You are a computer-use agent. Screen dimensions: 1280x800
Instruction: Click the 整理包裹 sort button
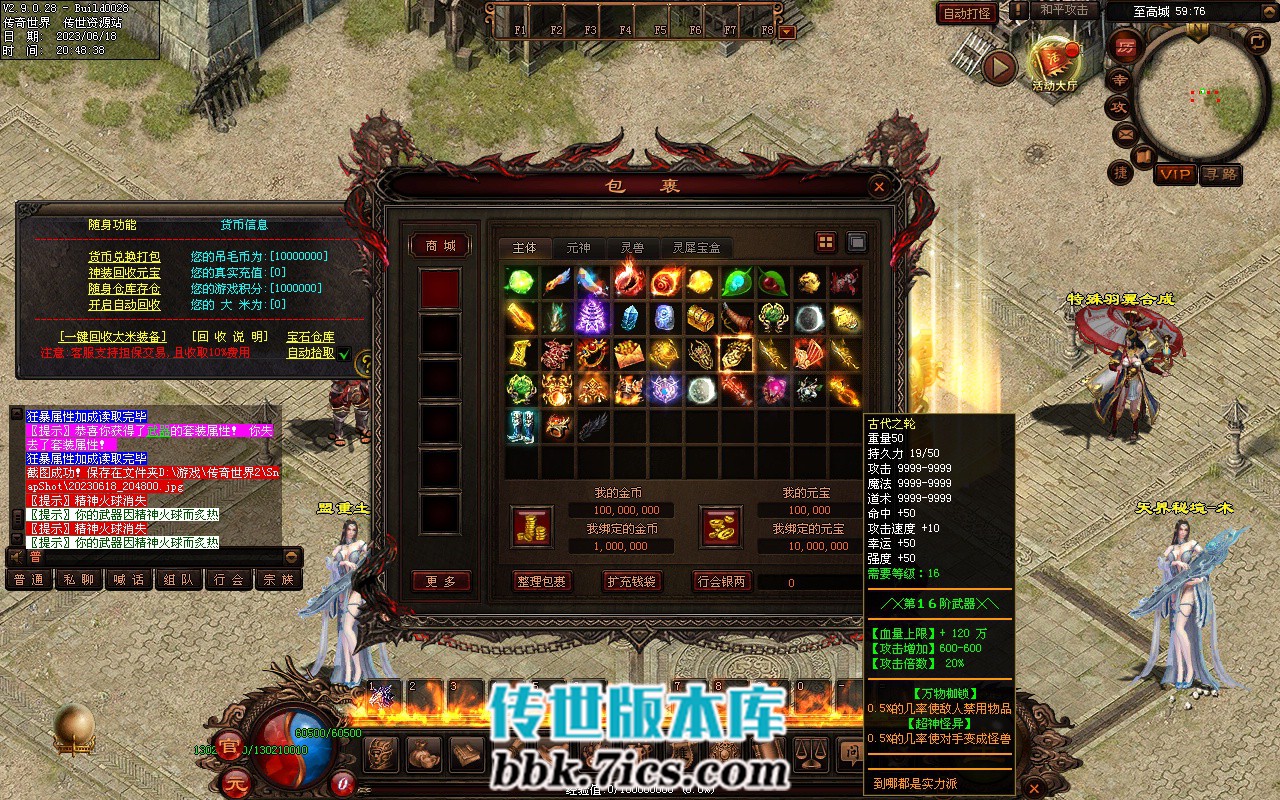pos(541,581)
